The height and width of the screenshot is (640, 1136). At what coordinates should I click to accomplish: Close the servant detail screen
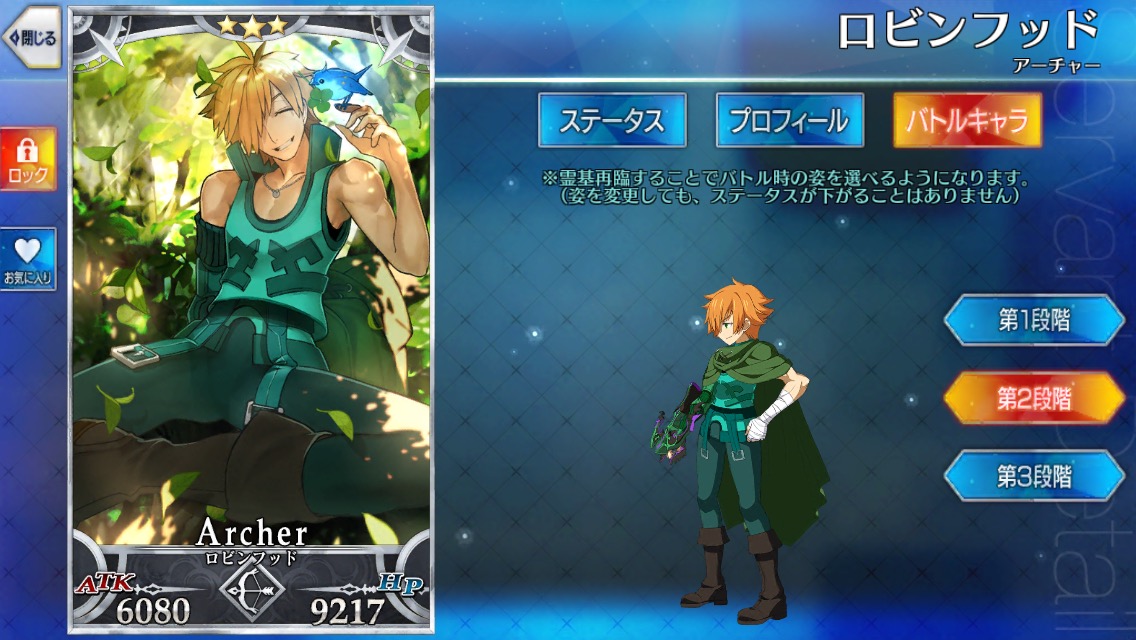(x=32, y=38)
